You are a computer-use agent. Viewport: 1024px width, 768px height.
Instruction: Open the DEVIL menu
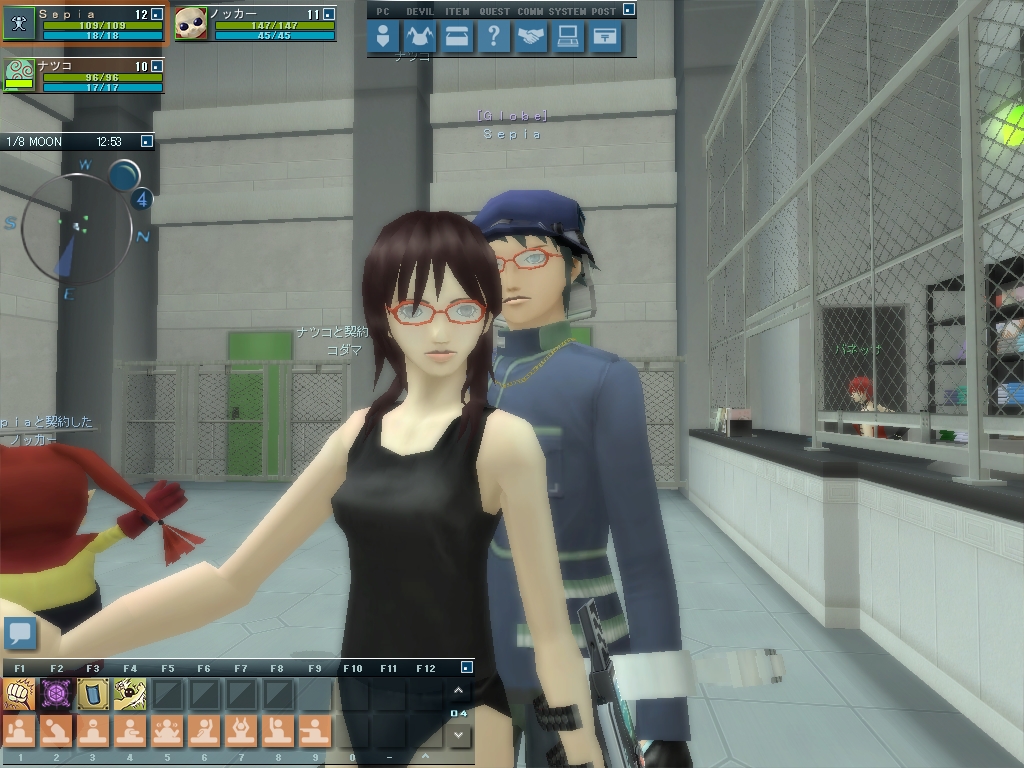(x=420, y=38)
